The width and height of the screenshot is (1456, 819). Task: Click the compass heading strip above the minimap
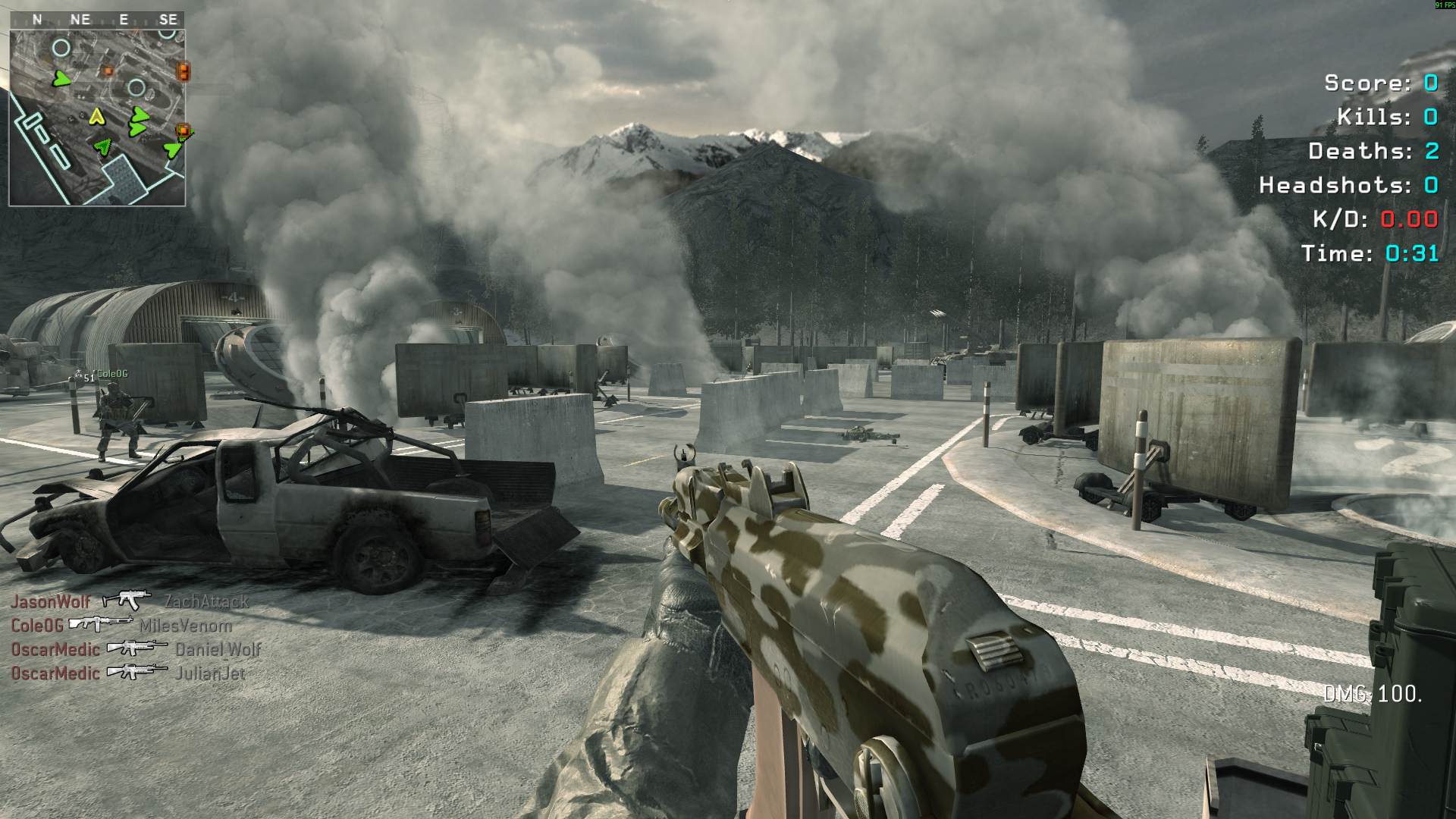(97, 20)
